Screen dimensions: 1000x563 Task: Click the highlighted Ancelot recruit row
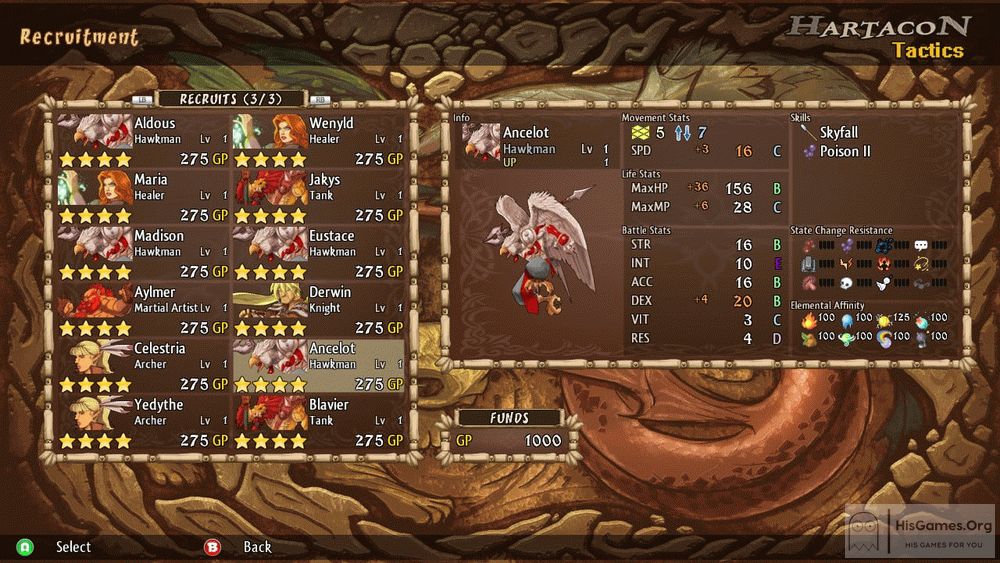319,366
